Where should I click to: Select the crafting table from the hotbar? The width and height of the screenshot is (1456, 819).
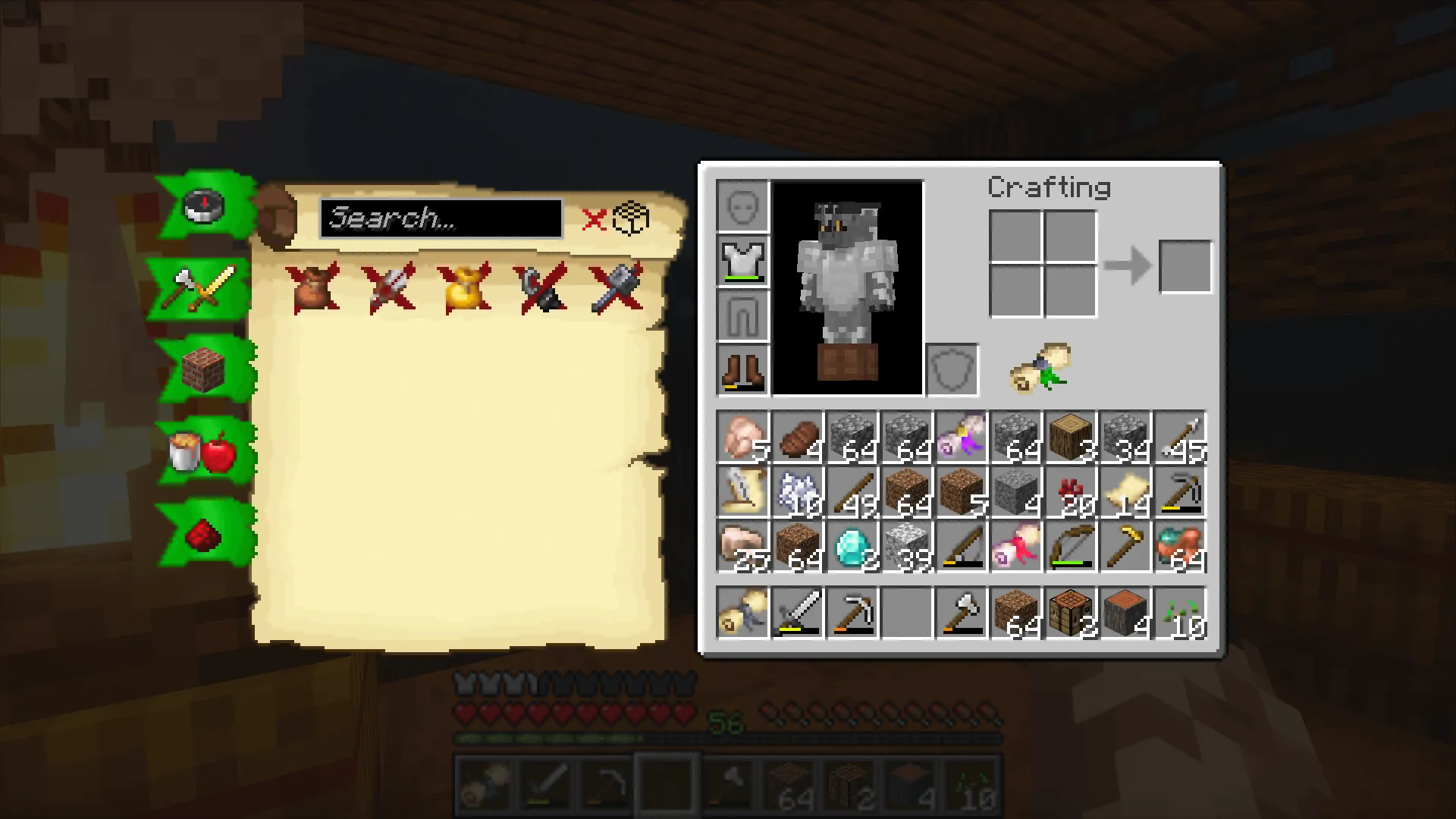point(1072,614)
